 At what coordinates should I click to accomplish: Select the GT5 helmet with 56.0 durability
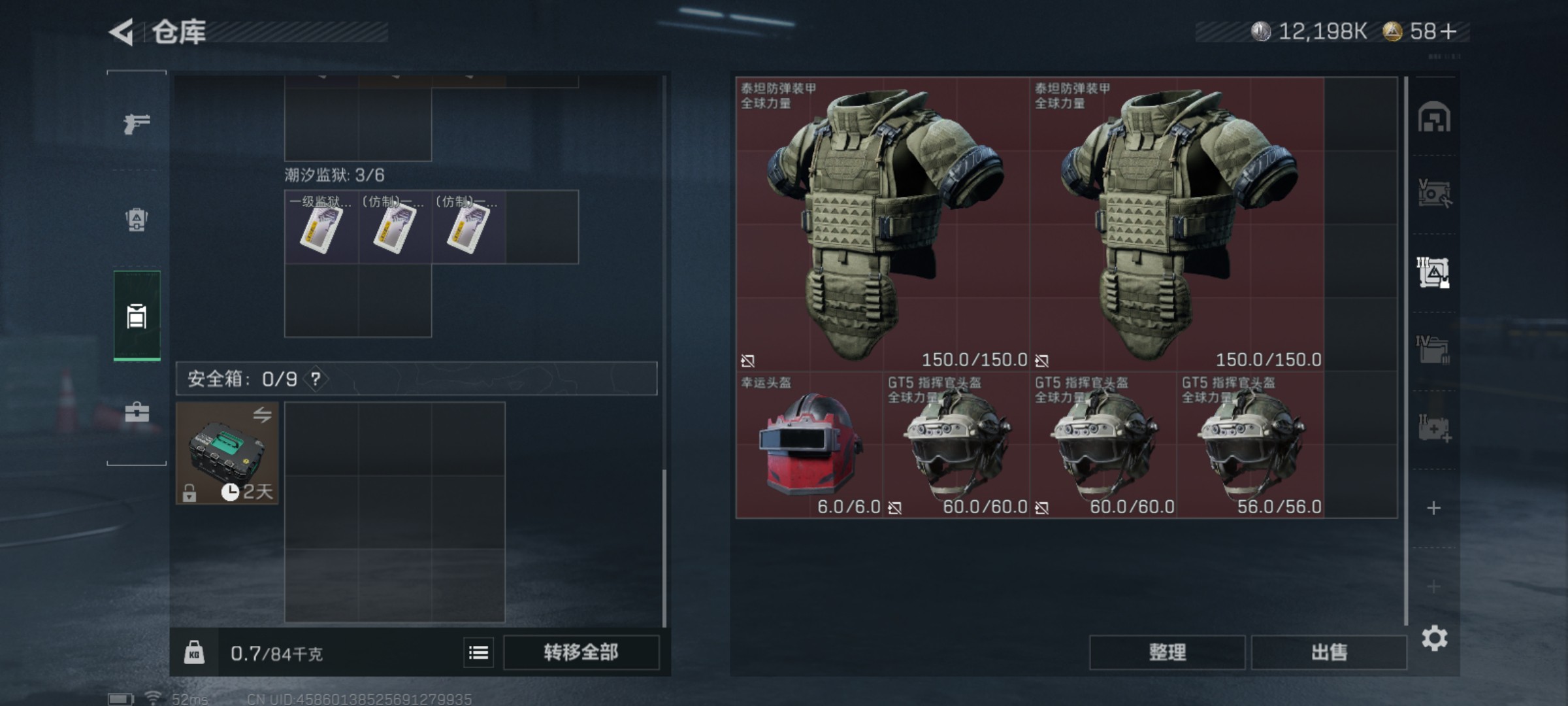pyautogui.click(x=1250, y=445)
